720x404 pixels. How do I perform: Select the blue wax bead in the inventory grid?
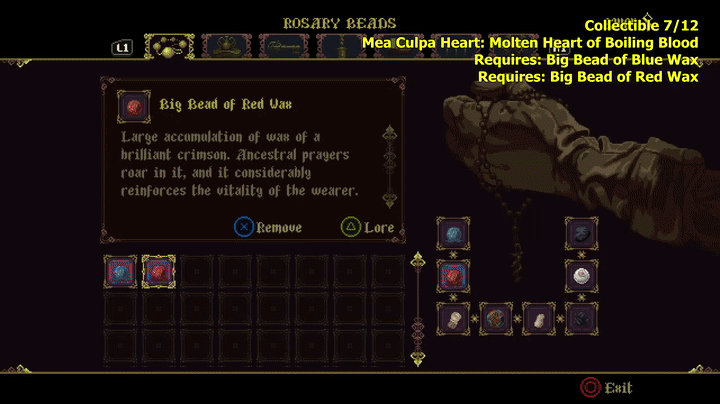pyautogui.click(x=121, y=271)
